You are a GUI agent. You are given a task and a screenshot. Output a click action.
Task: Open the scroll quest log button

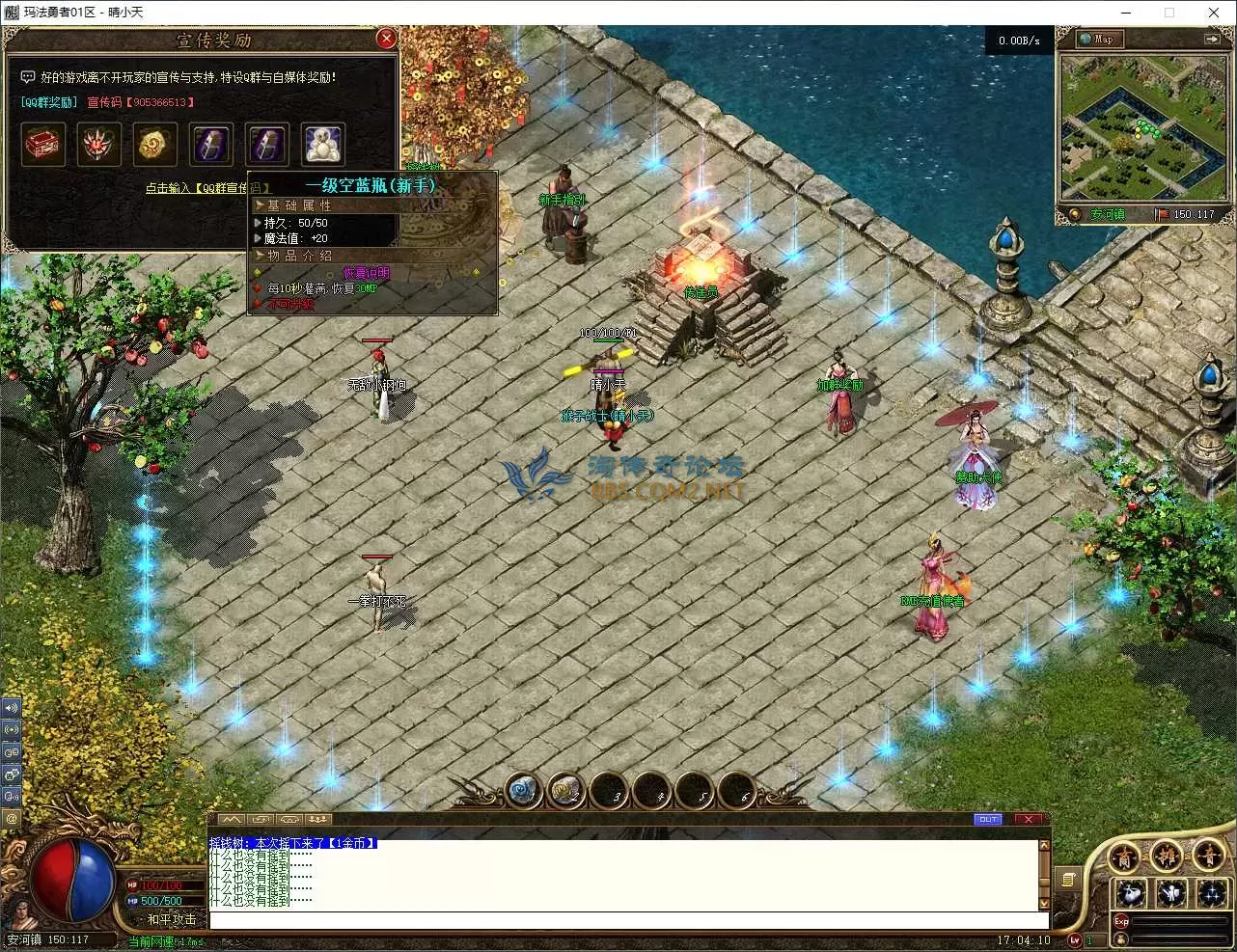click(x=1068, y=879)
